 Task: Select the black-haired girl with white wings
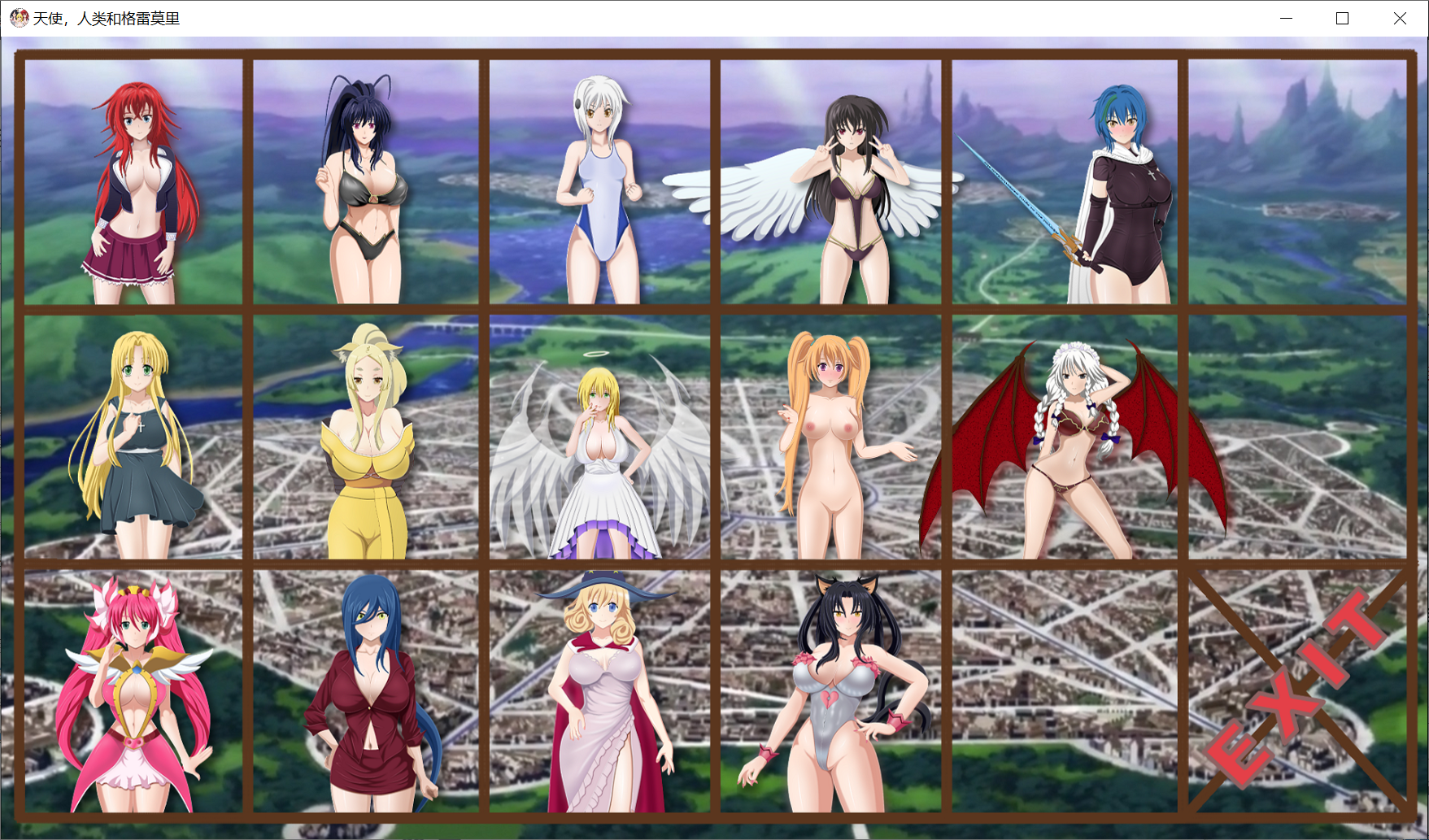[x=830, y=183]
